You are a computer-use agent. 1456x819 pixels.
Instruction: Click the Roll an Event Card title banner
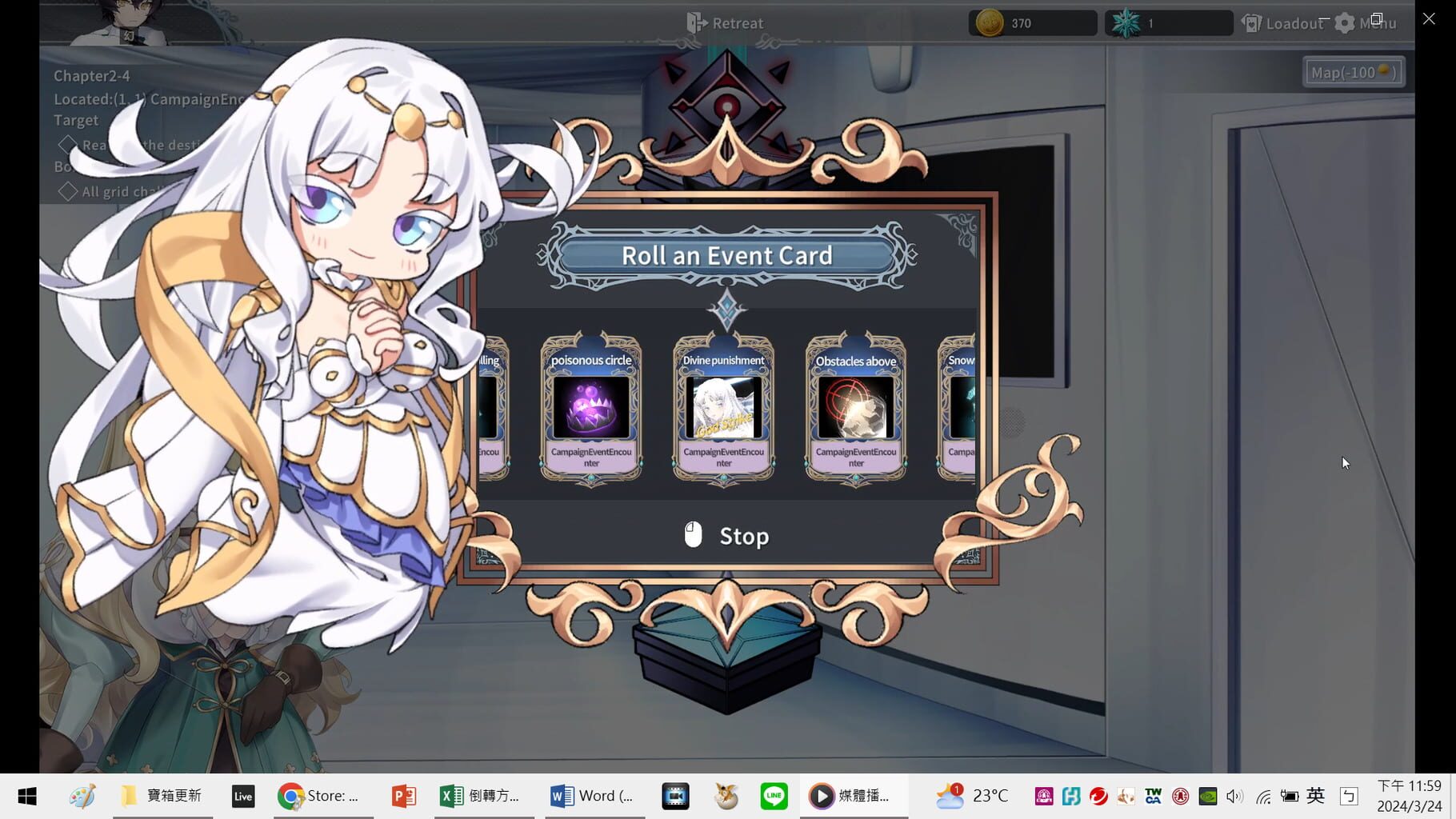[726, 254]
